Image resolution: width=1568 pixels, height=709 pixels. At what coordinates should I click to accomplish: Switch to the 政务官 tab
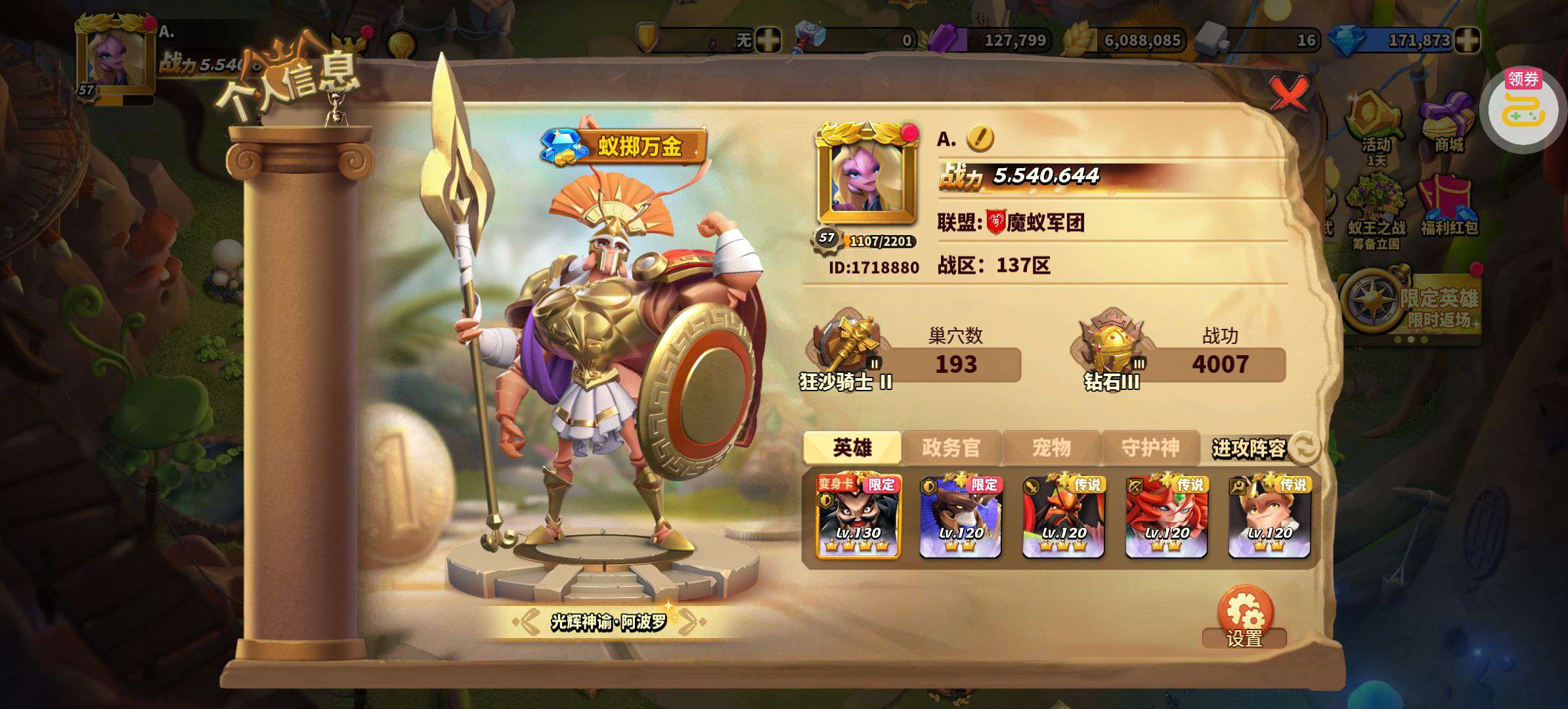tap(951, 448)
